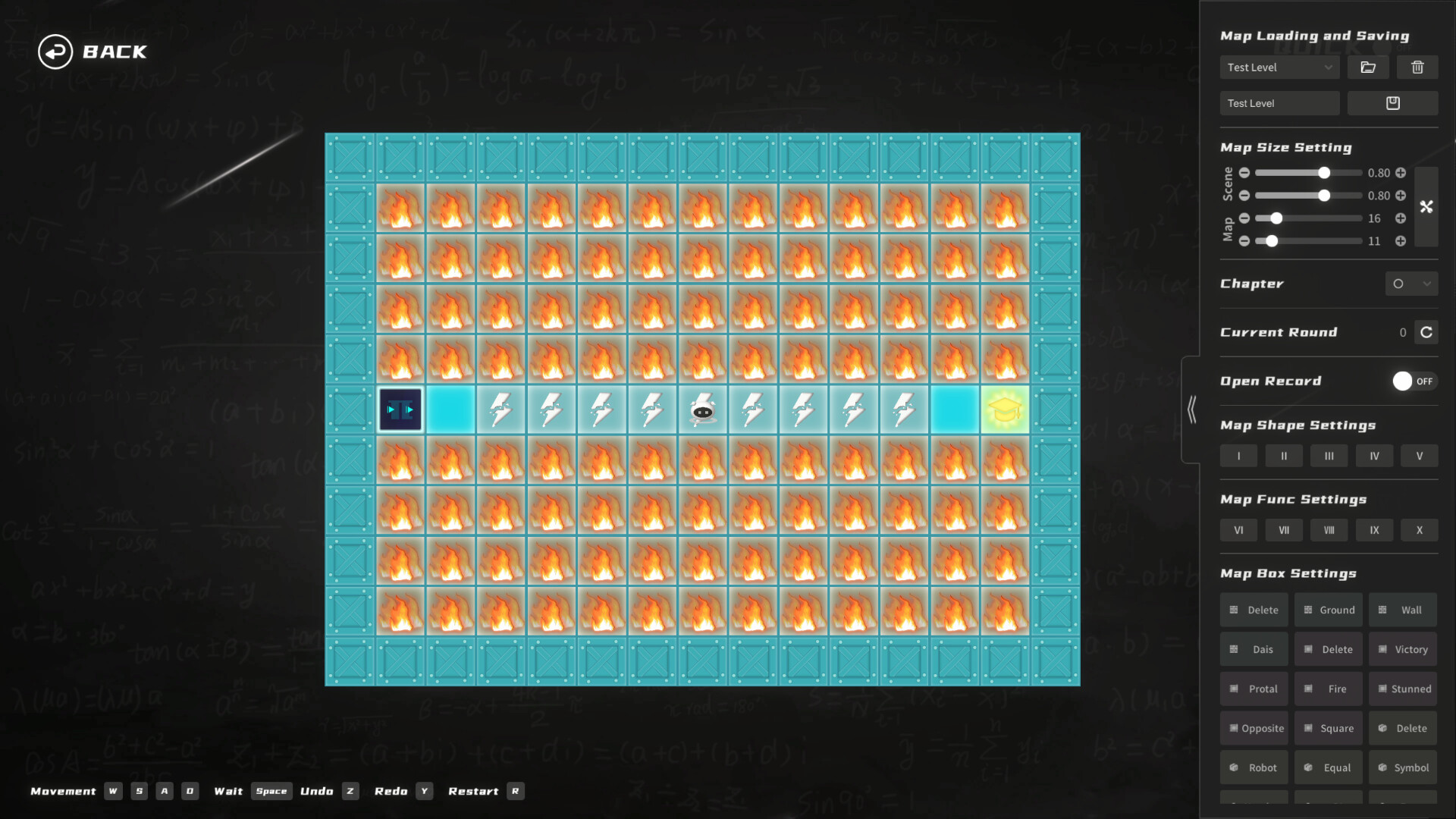
Task: Enable map function setting IX
Action: point(1373,530)
